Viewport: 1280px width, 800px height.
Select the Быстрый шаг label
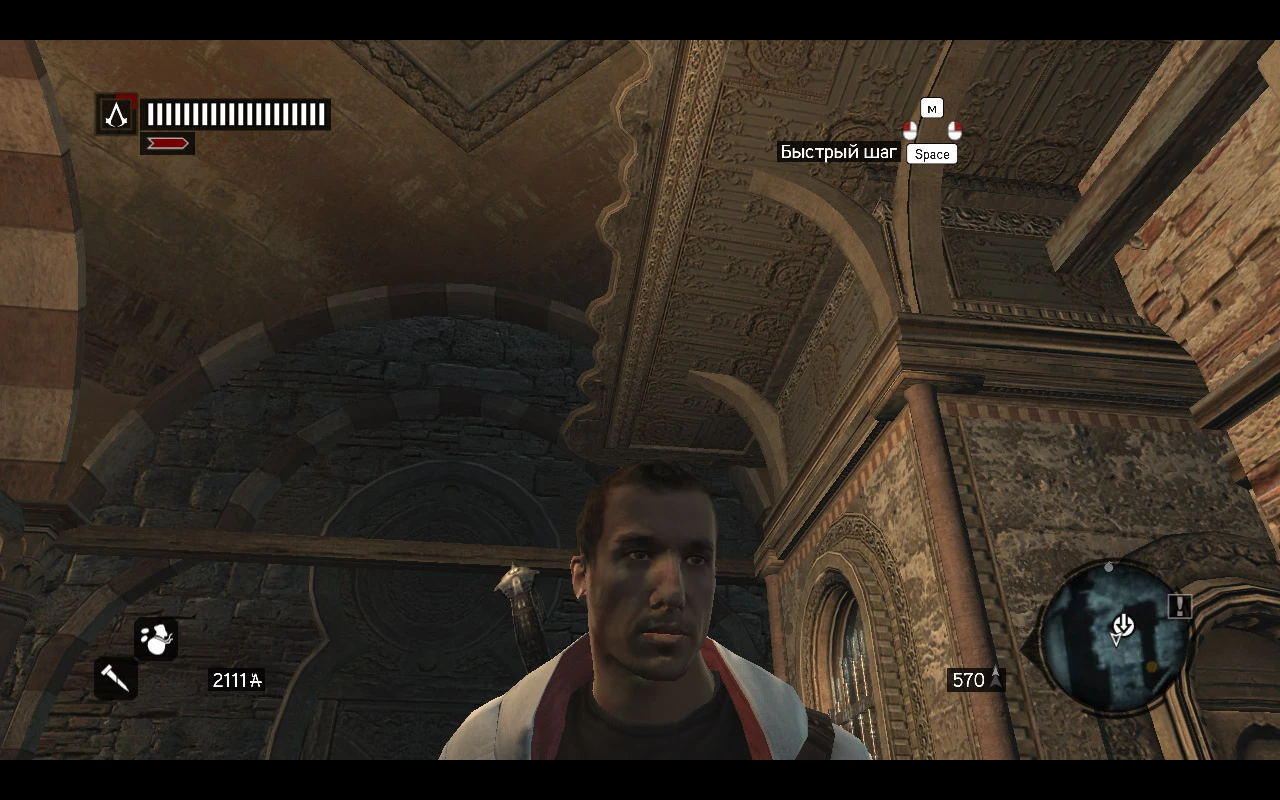837,153
